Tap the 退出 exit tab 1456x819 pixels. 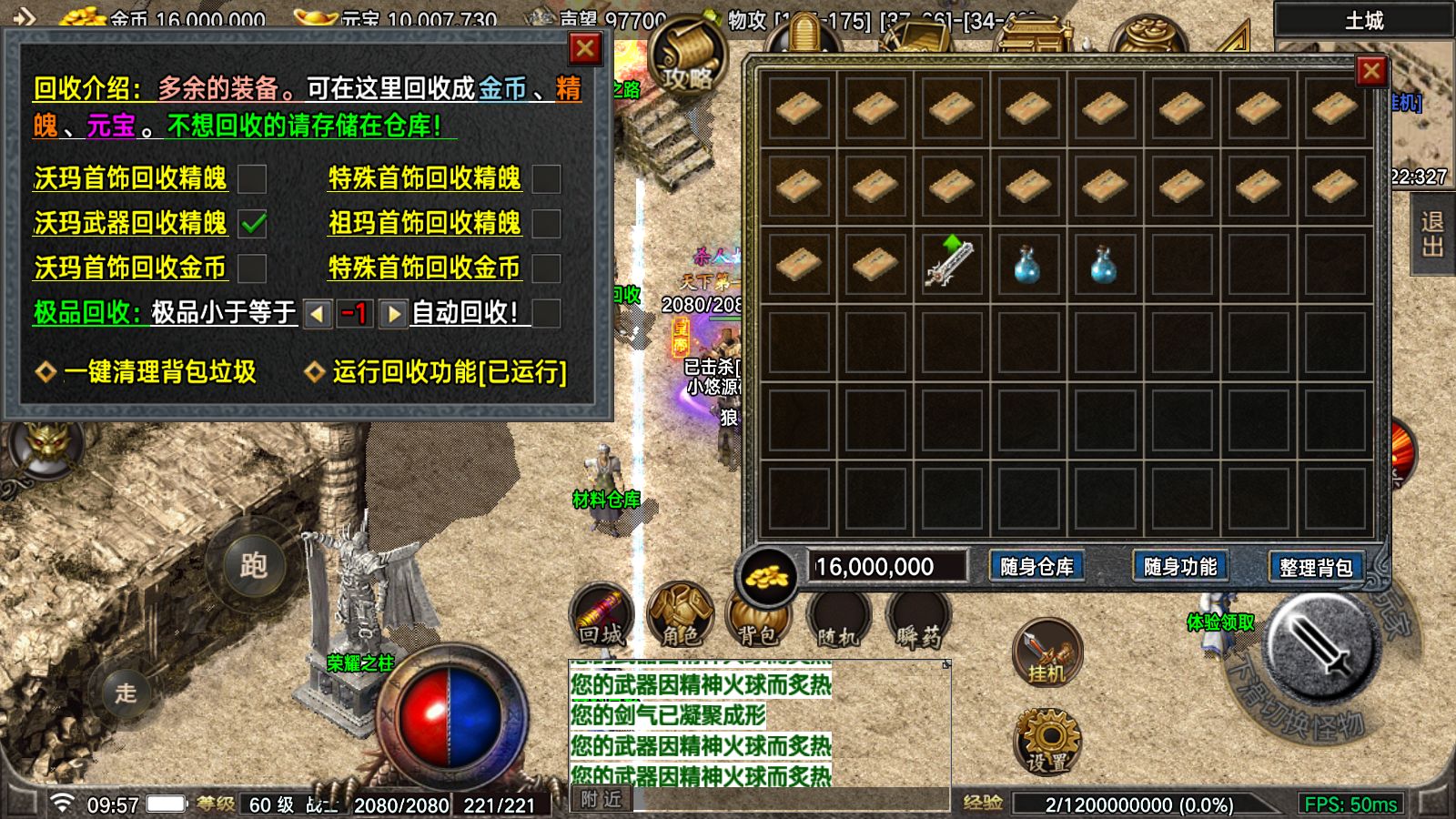tap(1432, 235)
